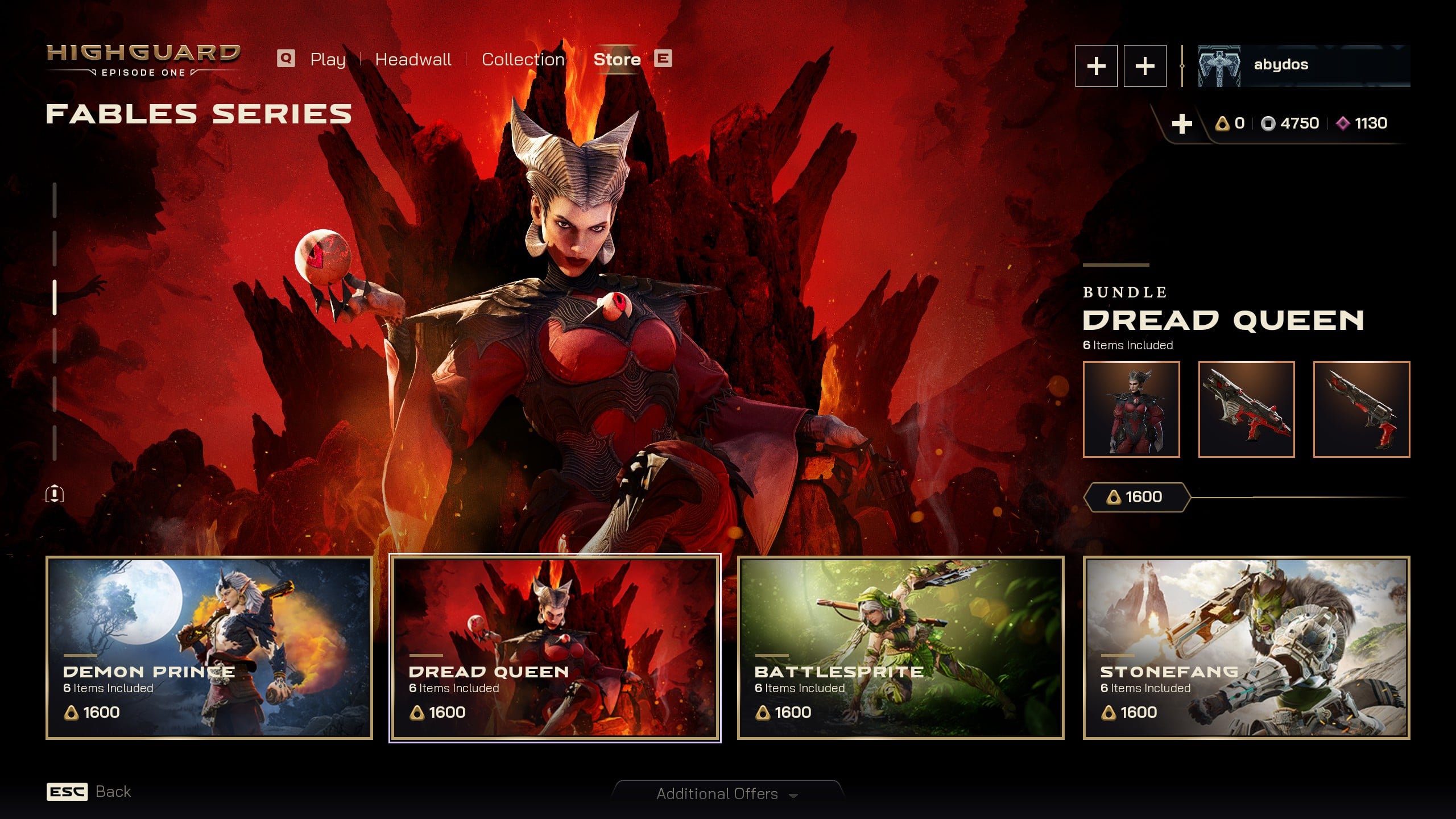Go to the Collection tab

coord(523,59)
